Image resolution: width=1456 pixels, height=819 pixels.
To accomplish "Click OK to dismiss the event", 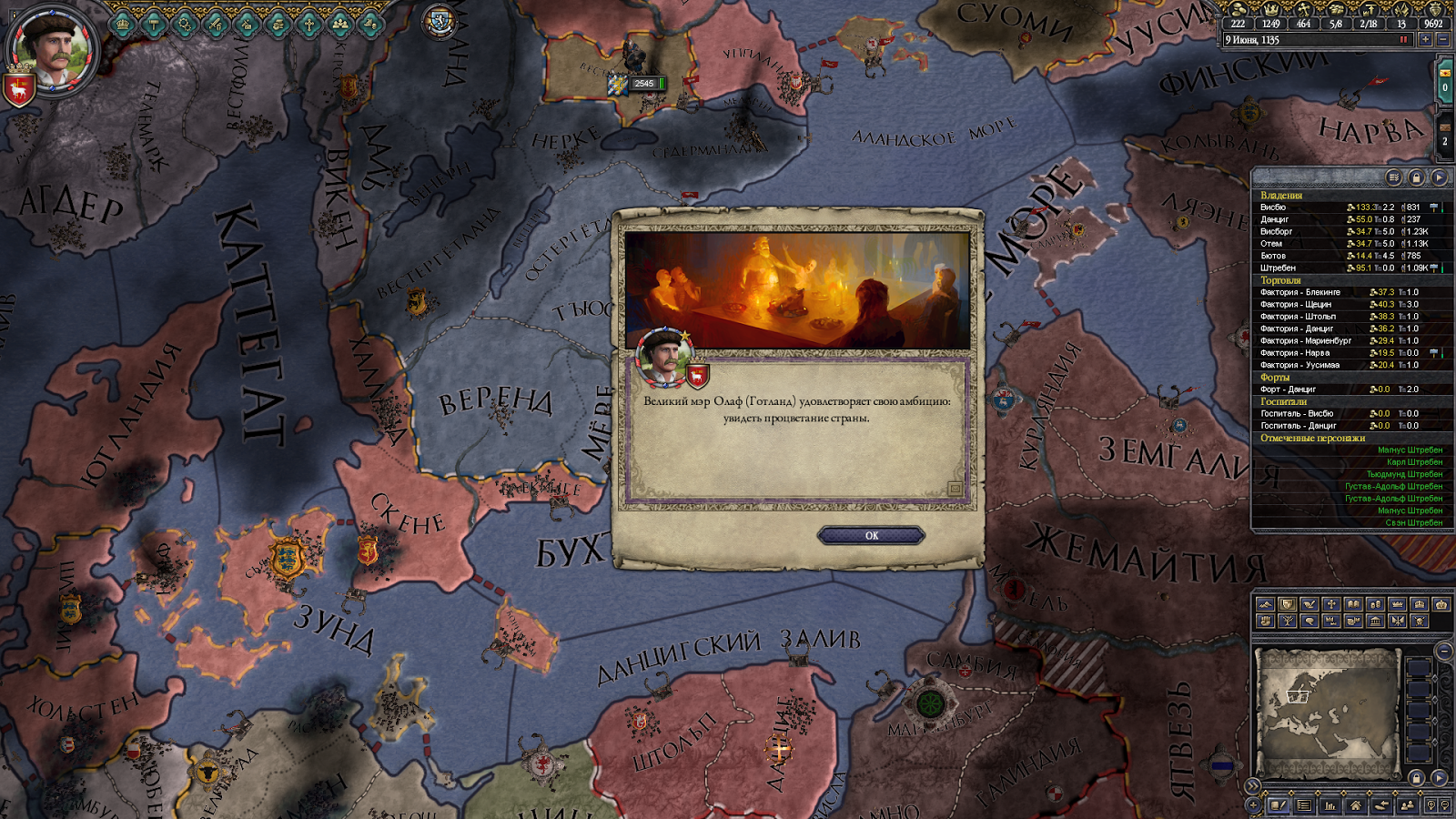I will pyautogui.click(x=871, y=535).
